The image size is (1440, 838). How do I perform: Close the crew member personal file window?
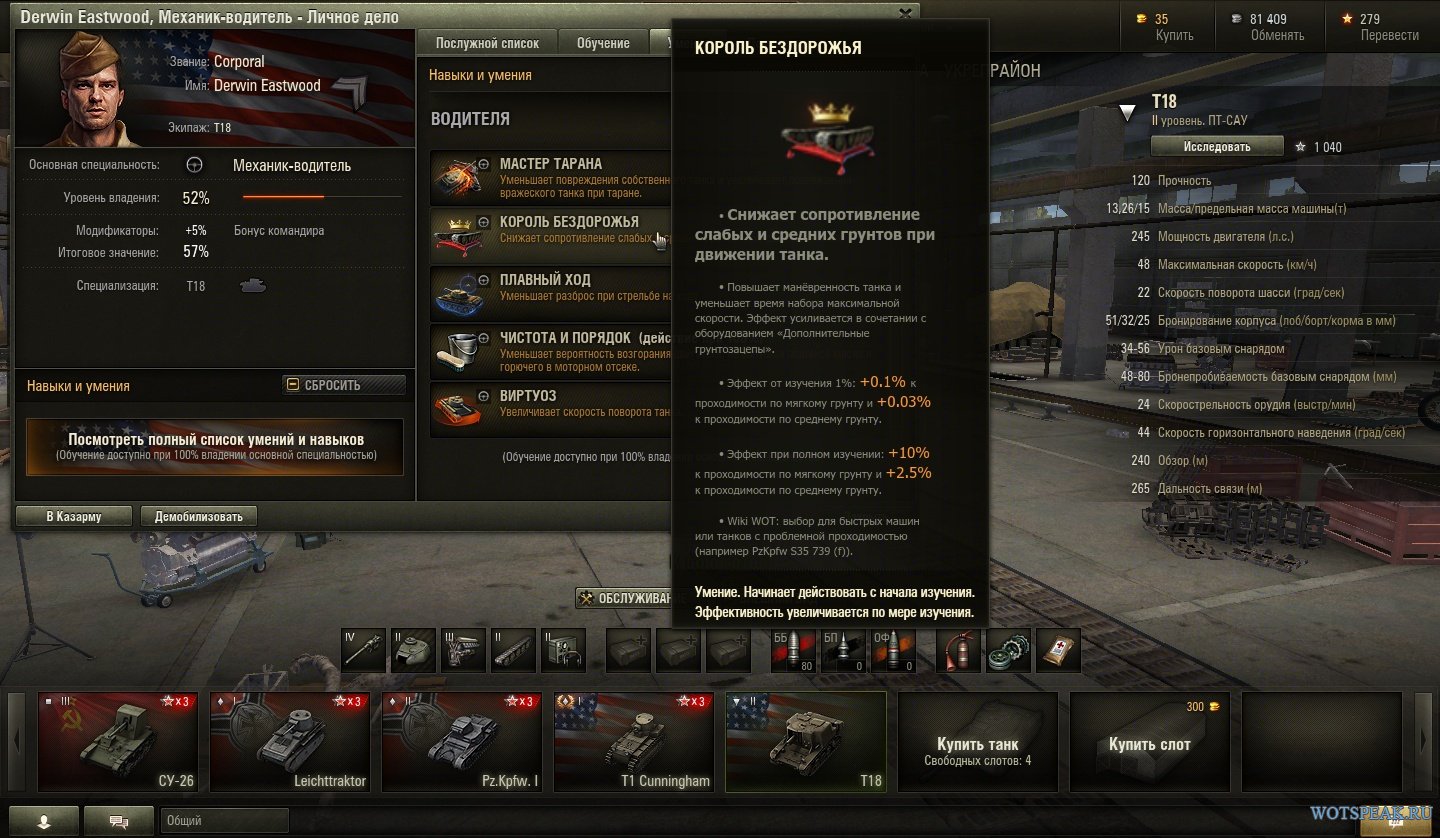pos(905,14)
